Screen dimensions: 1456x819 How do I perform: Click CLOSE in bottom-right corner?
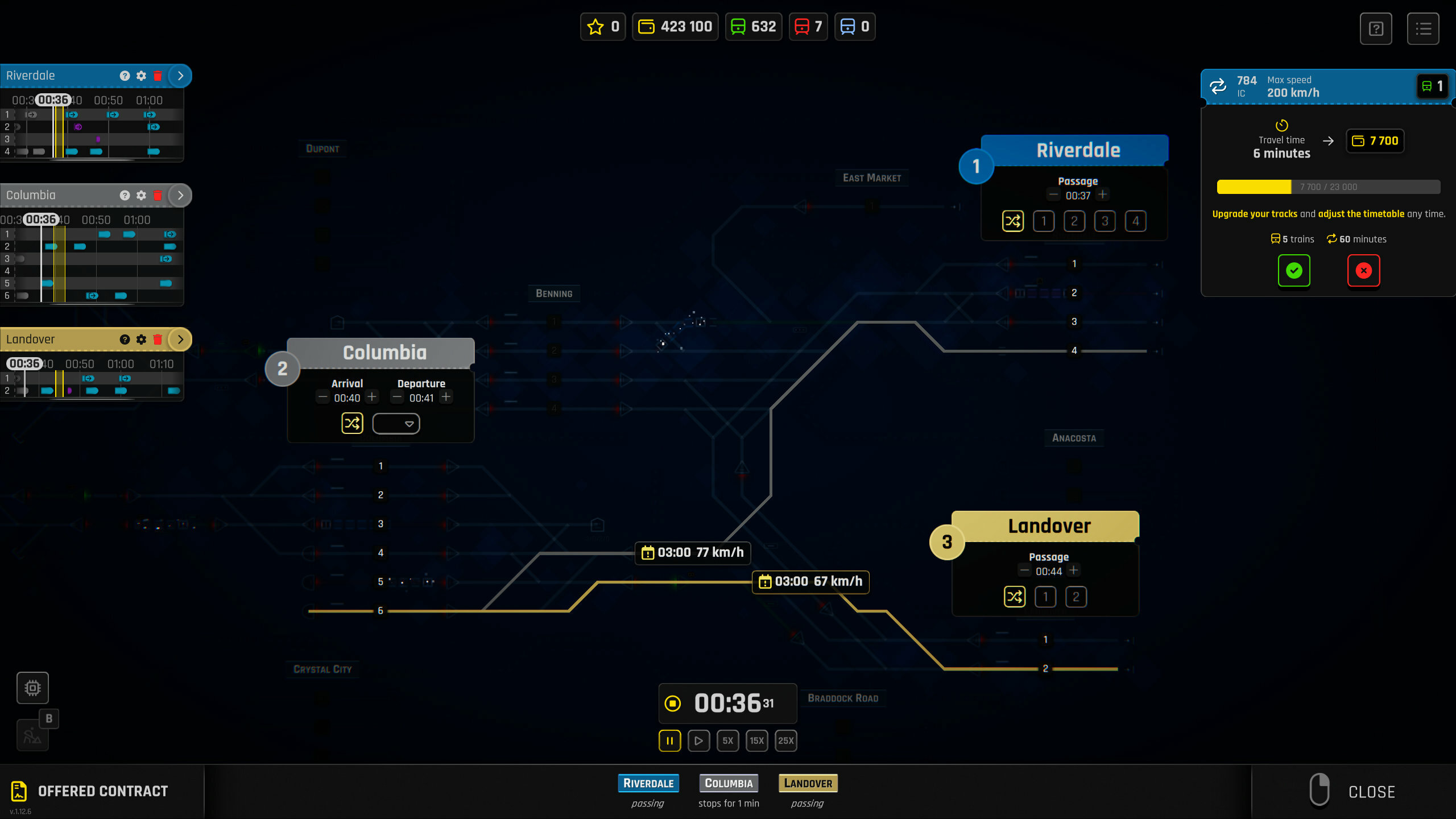pyautogui.click(x=1371, y=791)
